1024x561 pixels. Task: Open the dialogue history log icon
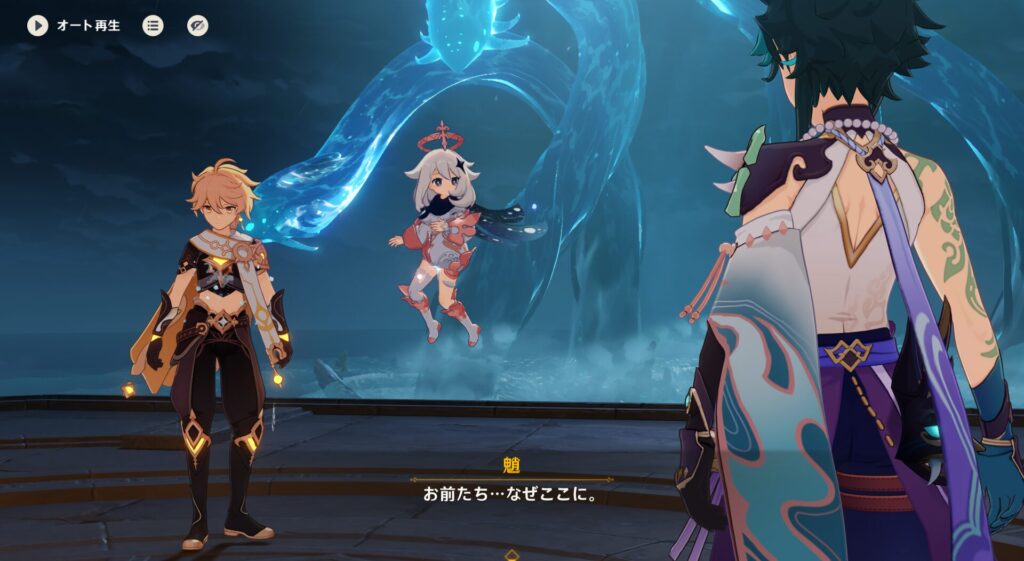[x=153, y=25]
